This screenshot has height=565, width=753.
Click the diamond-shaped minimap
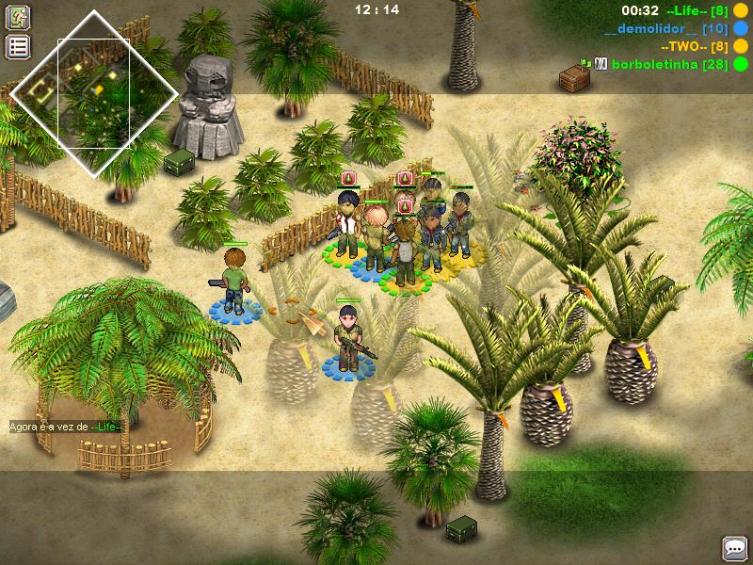pos(95,93)
